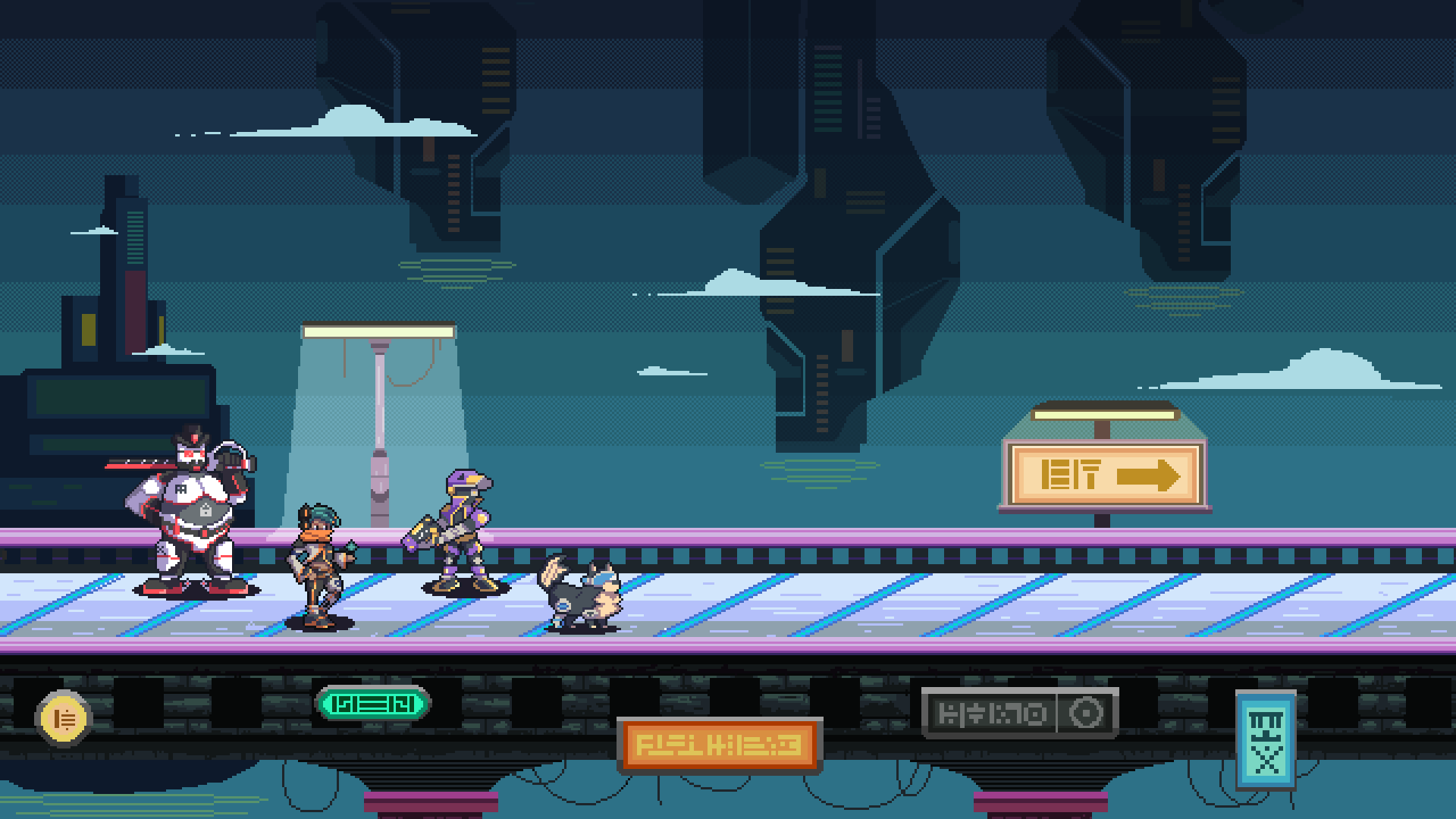Select the glowing green capsule display panel
Image resolution: width=1456 pixels, height=819 pixels.
coord(373,703)
